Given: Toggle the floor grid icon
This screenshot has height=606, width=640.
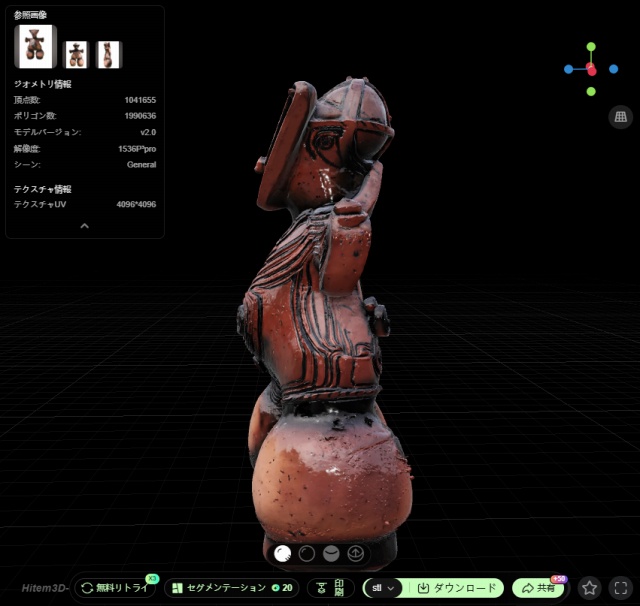Looking at the screenshot, I should coord(620,117).
